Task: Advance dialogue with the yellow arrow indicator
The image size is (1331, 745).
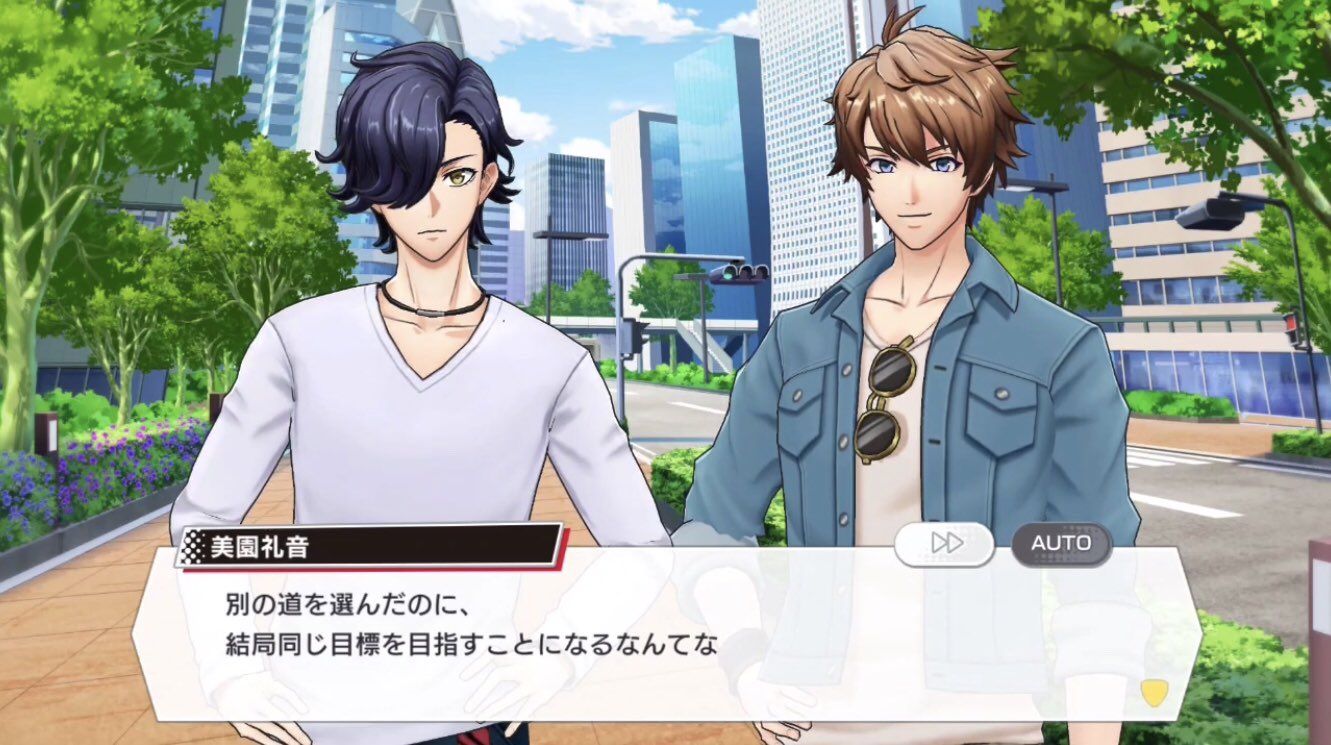Action: click(1153, 693)
